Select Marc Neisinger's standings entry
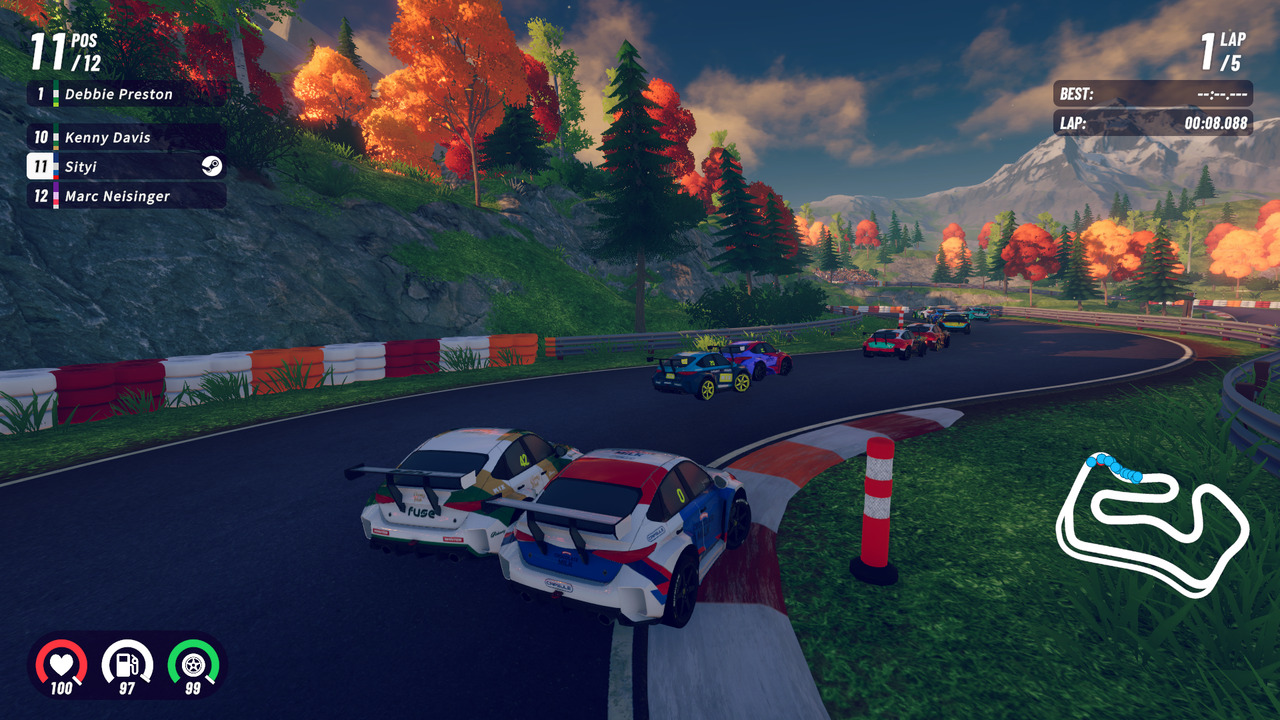 coord(125,196)
